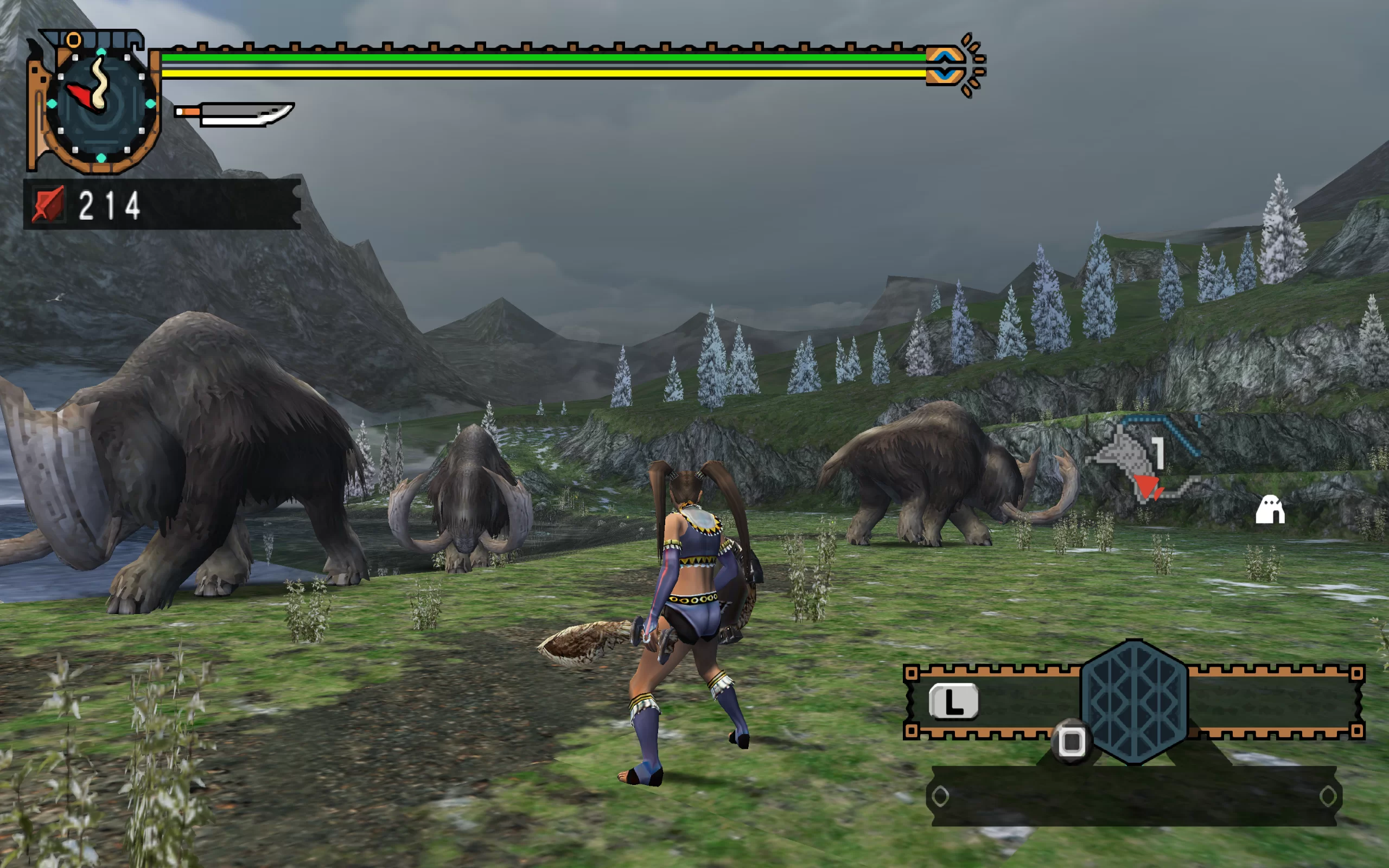Click the white tent-shaped marker by the minimap
This screenshot has height=868, width=1389.
1270,510
